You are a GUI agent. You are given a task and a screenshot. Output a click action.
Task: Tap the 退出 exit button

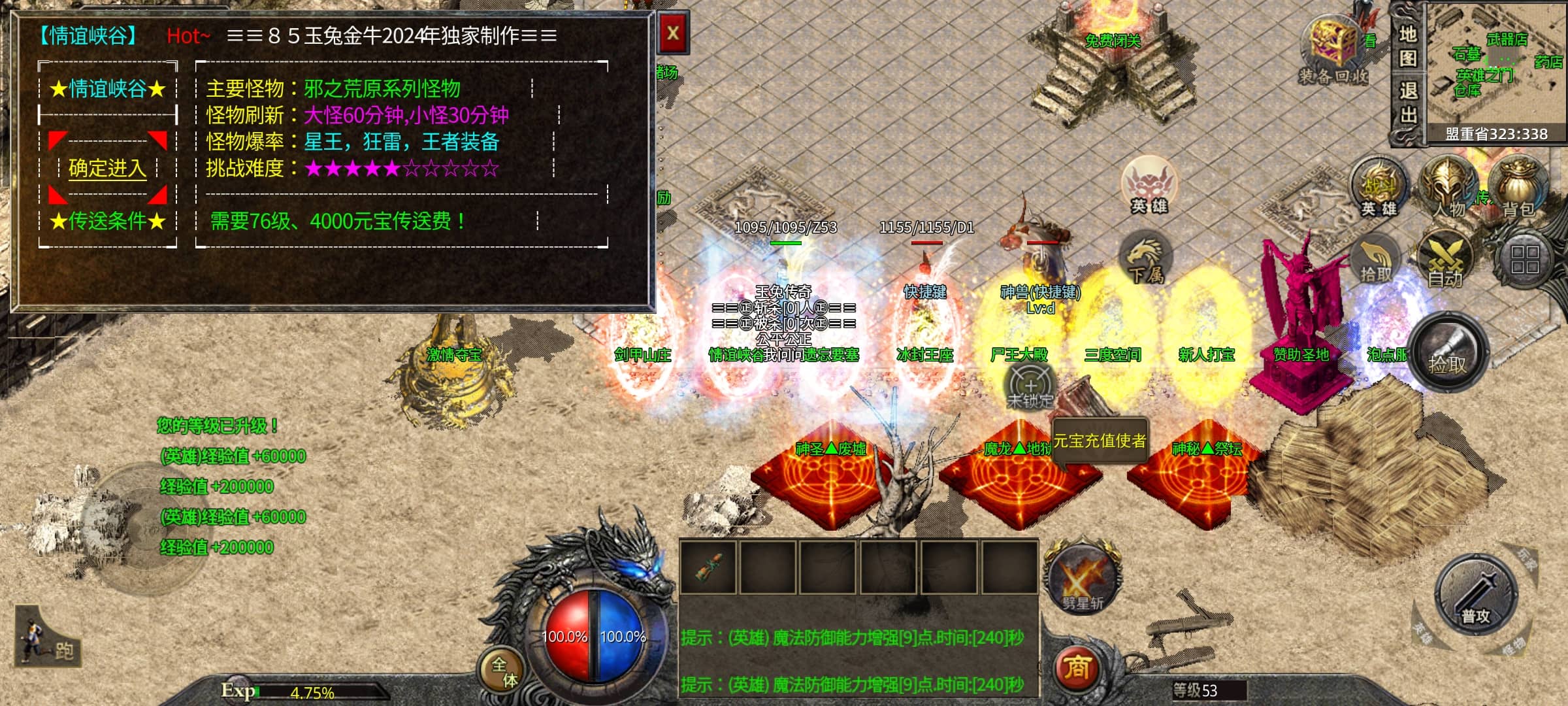coord(1408,103)
